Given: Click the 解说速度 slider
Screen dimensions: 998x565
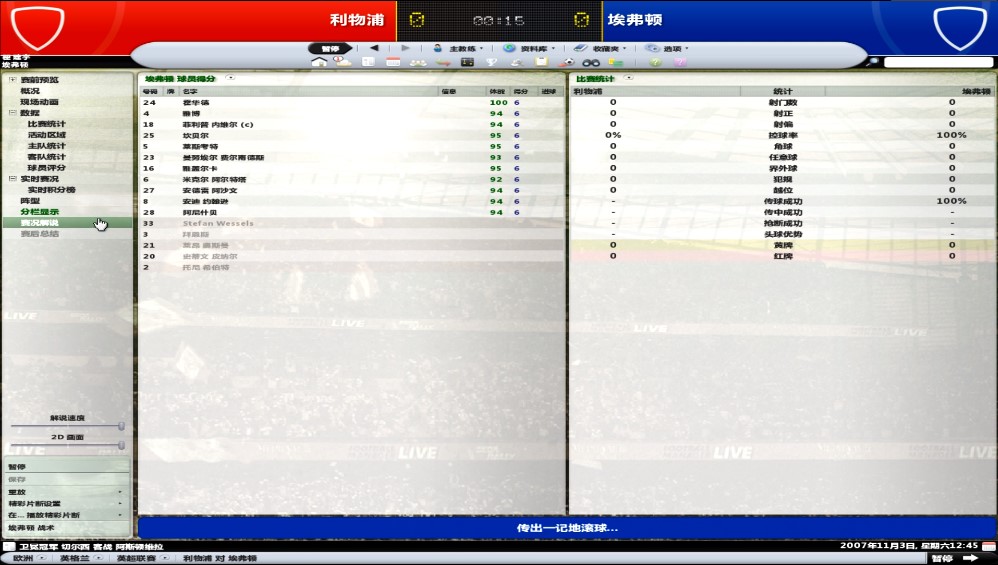Looking at the screenshot, I should point(67,426).
